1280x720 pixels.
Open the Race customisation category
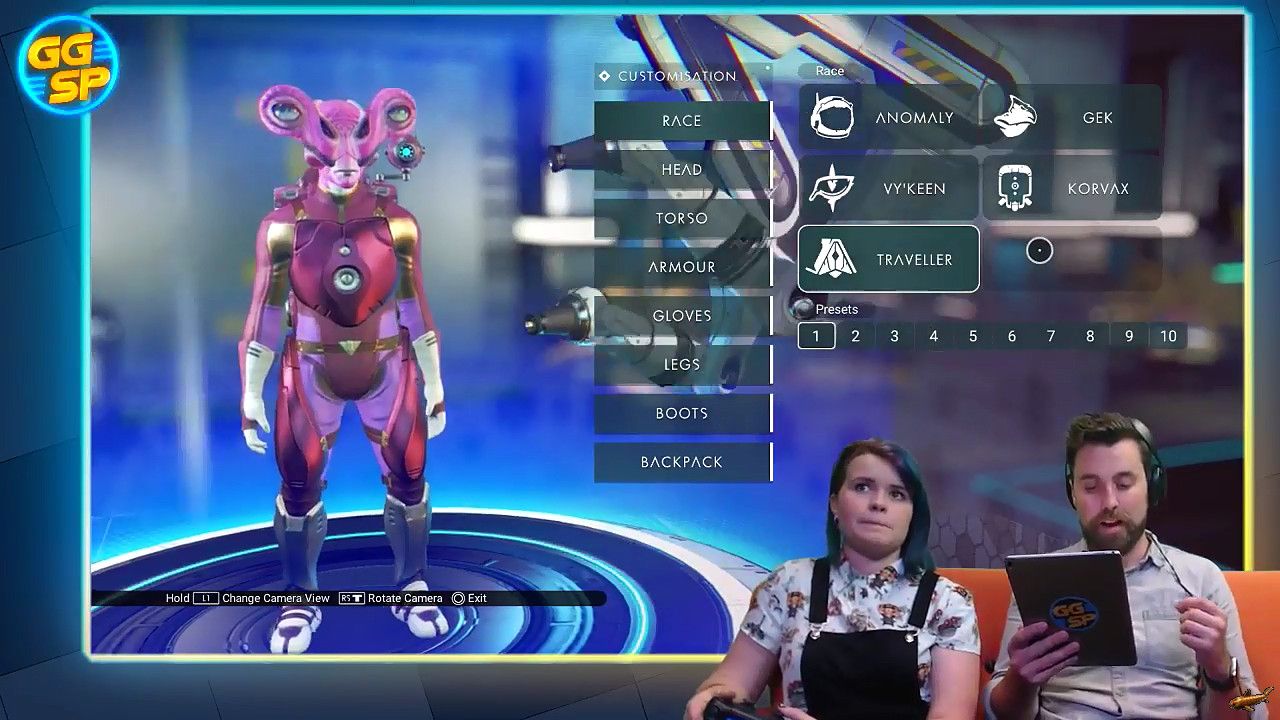click(682, 121)
